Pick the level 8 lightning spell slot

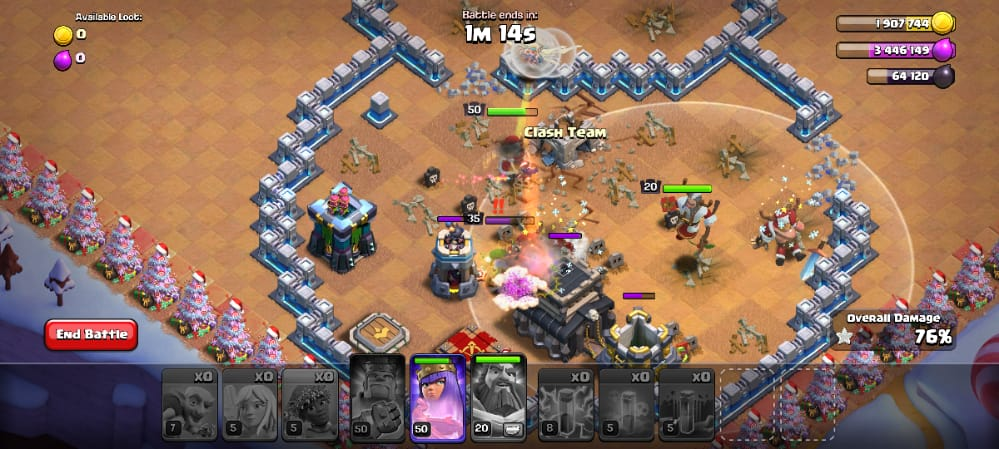[x=567, y=404]
